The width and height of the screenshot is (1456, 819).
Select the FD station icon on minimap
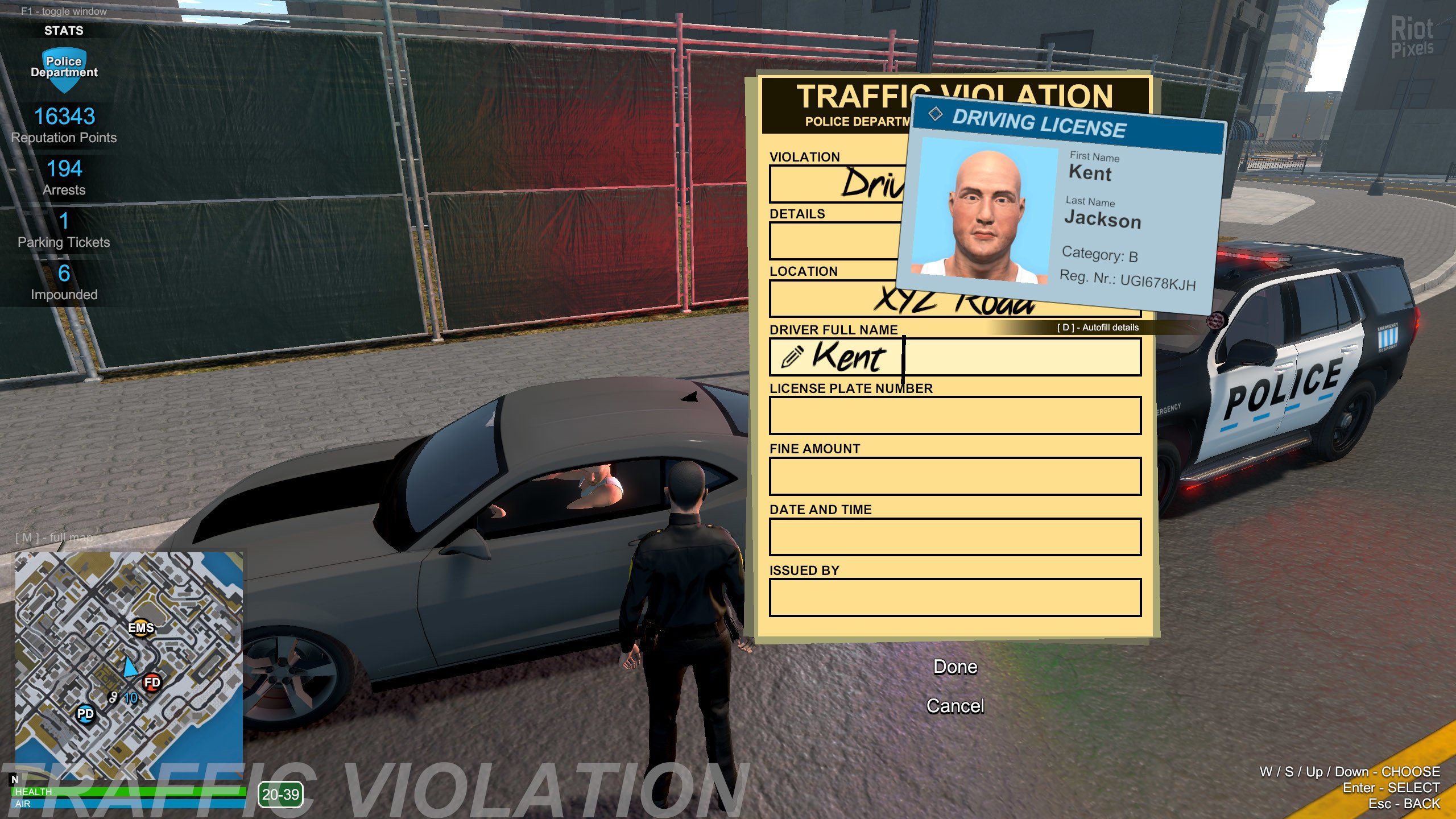pyautogui.click(x=151, y=684)
